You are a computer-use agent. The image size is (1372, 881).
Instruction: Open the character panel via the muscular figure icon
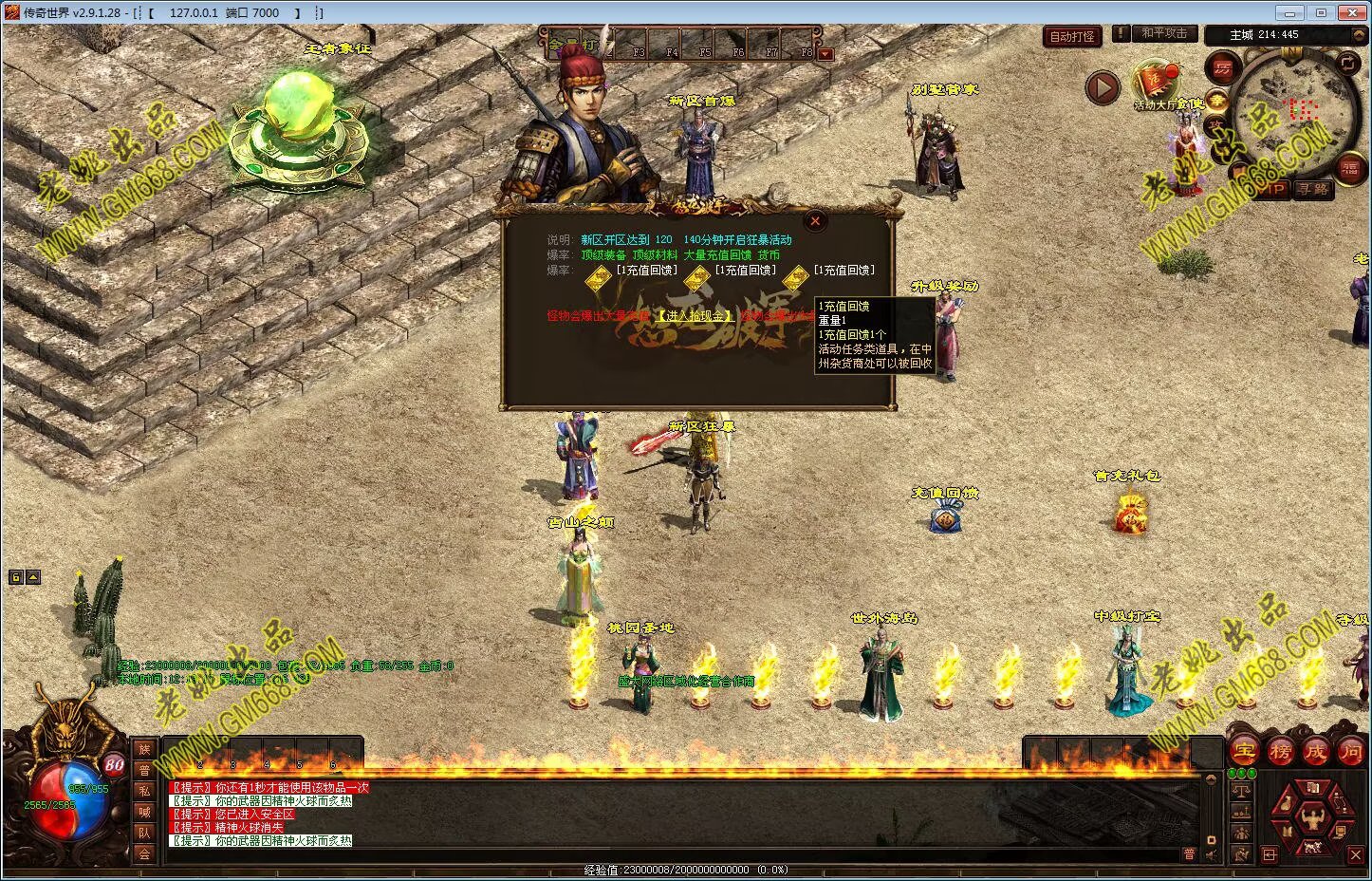click(1313, 817)
